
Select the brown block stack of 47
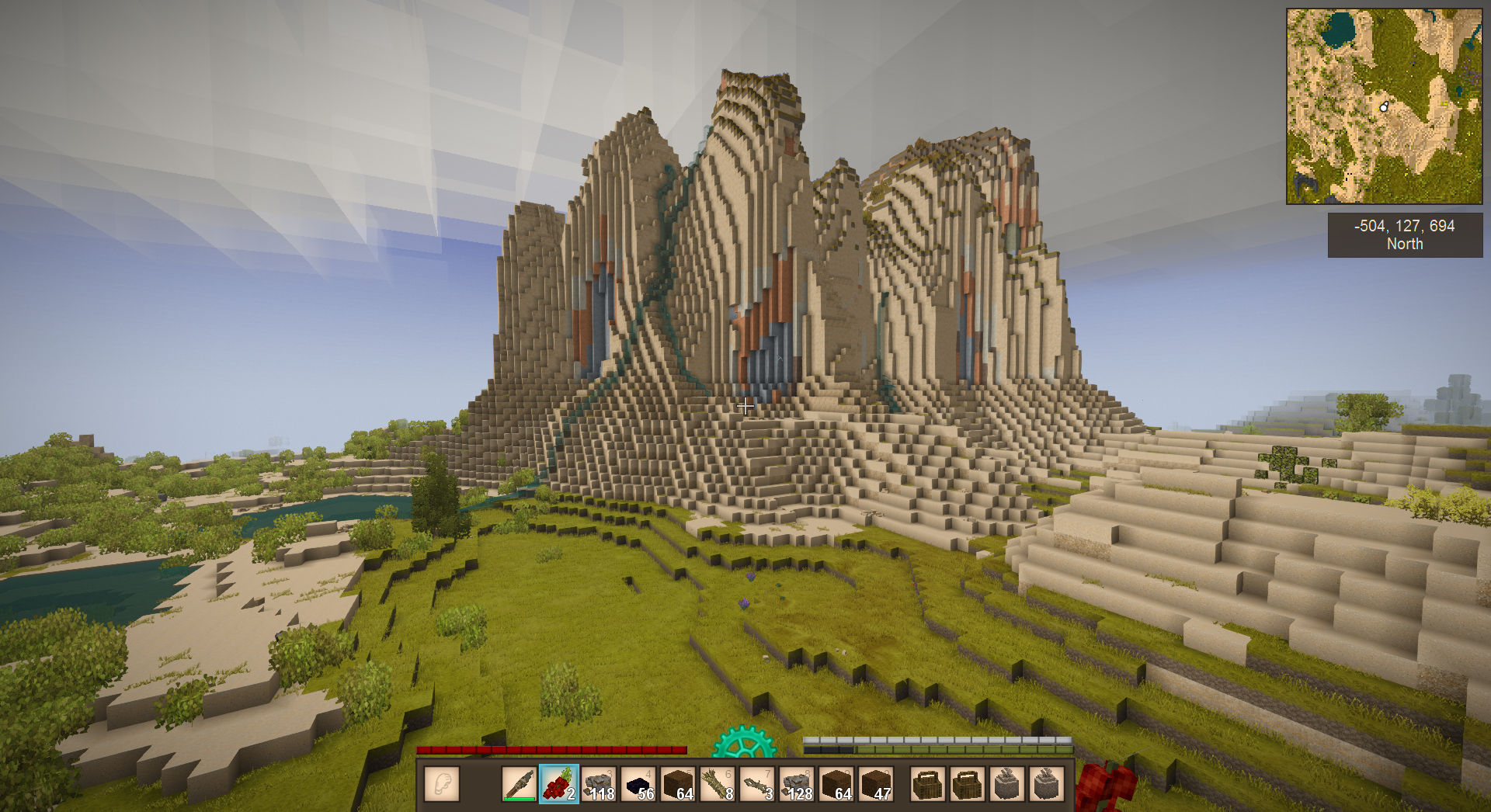click(876, 783)
